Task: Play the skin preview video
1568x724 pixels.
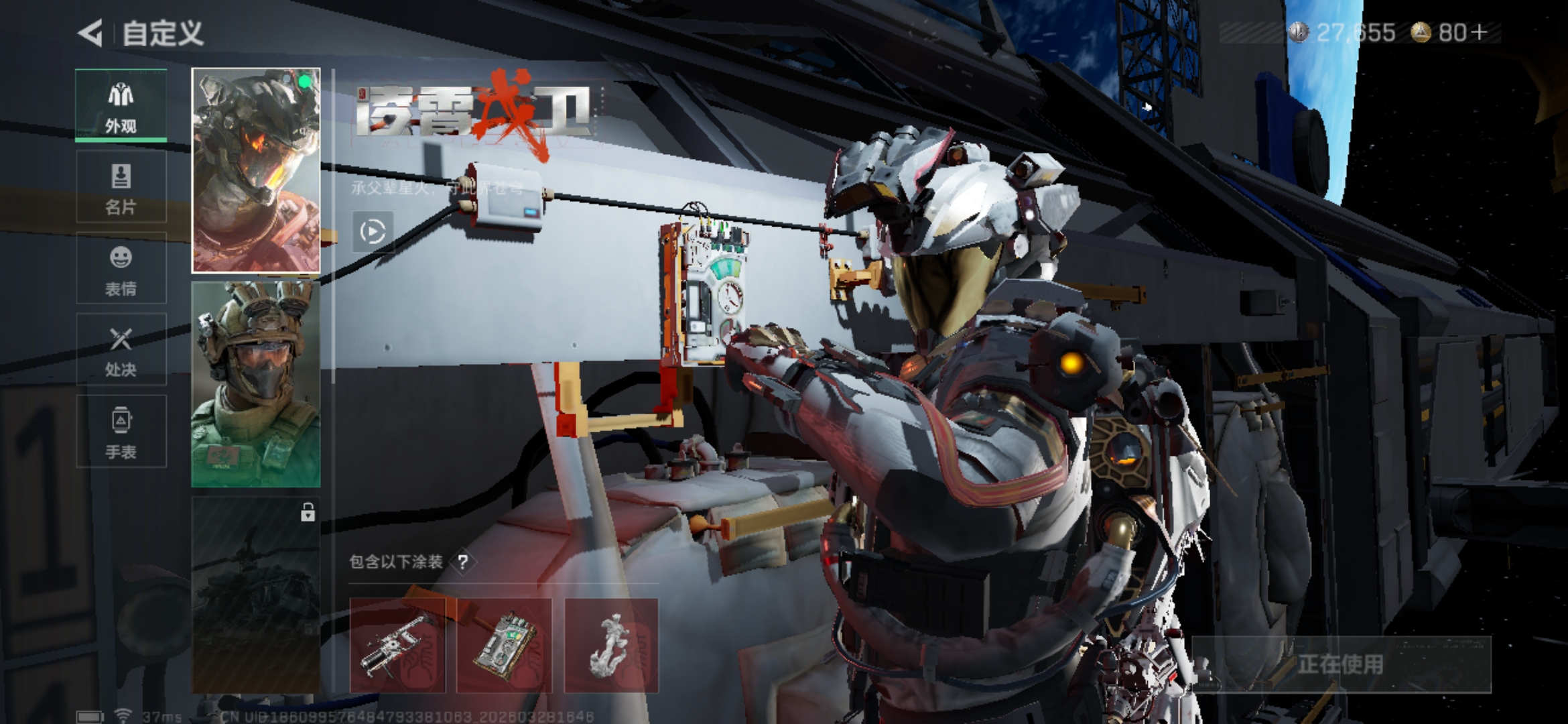Action: 373,232
